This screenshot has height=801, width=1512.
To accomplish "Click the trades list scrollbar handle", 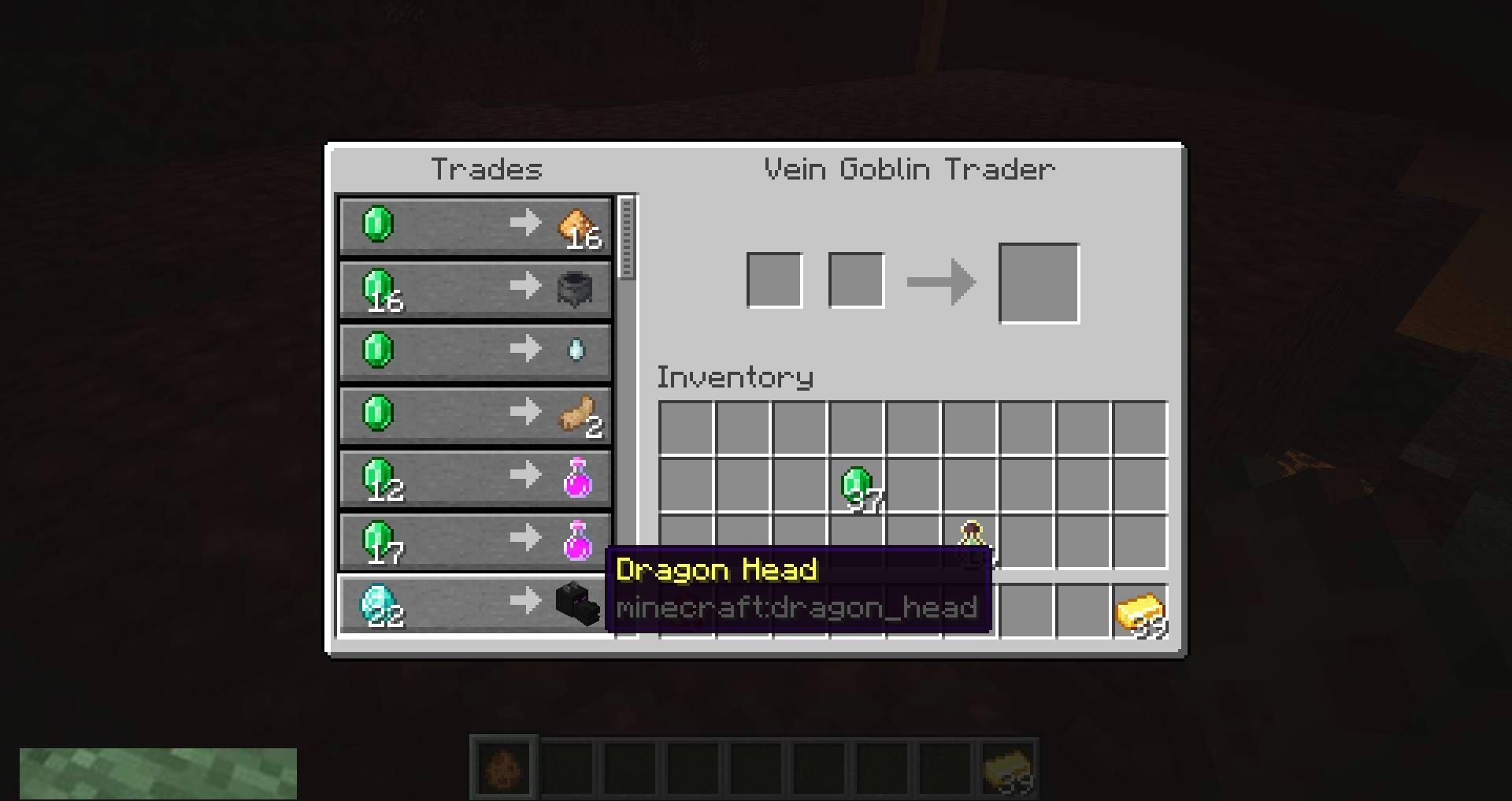I will pyautogui.click(x=627, y=238).
